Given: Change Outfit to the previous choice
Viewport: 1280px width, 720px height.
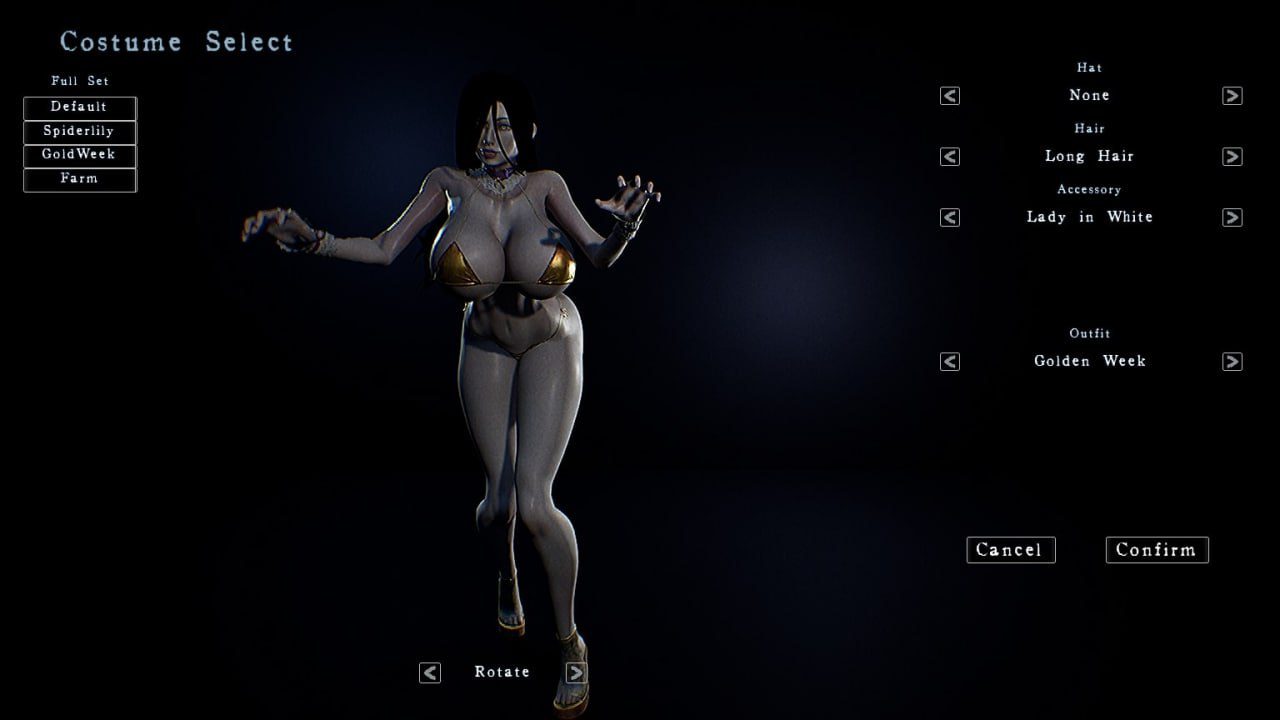Looking at the screenshot, I should [x=950, y=361].
